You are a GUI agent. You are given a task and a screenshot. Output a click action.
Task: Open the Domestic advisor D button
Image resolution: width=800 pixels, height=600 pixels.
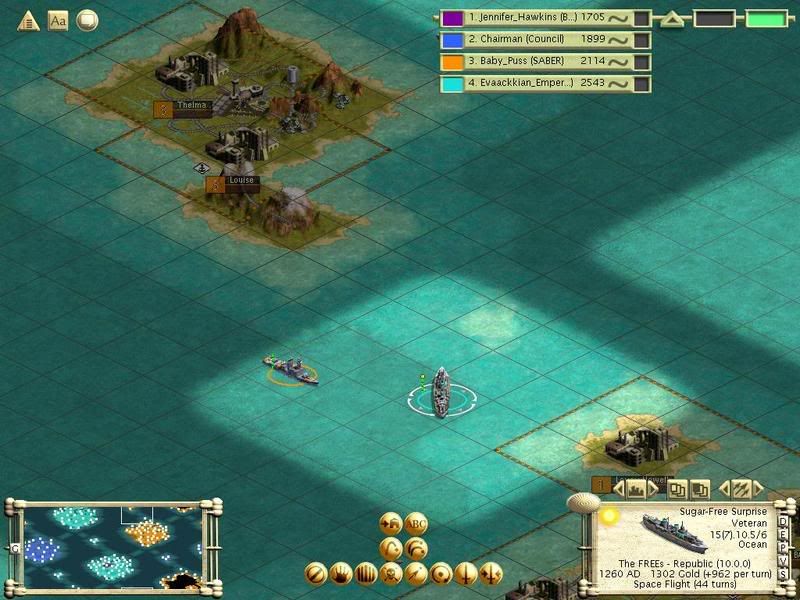[783, 522]
